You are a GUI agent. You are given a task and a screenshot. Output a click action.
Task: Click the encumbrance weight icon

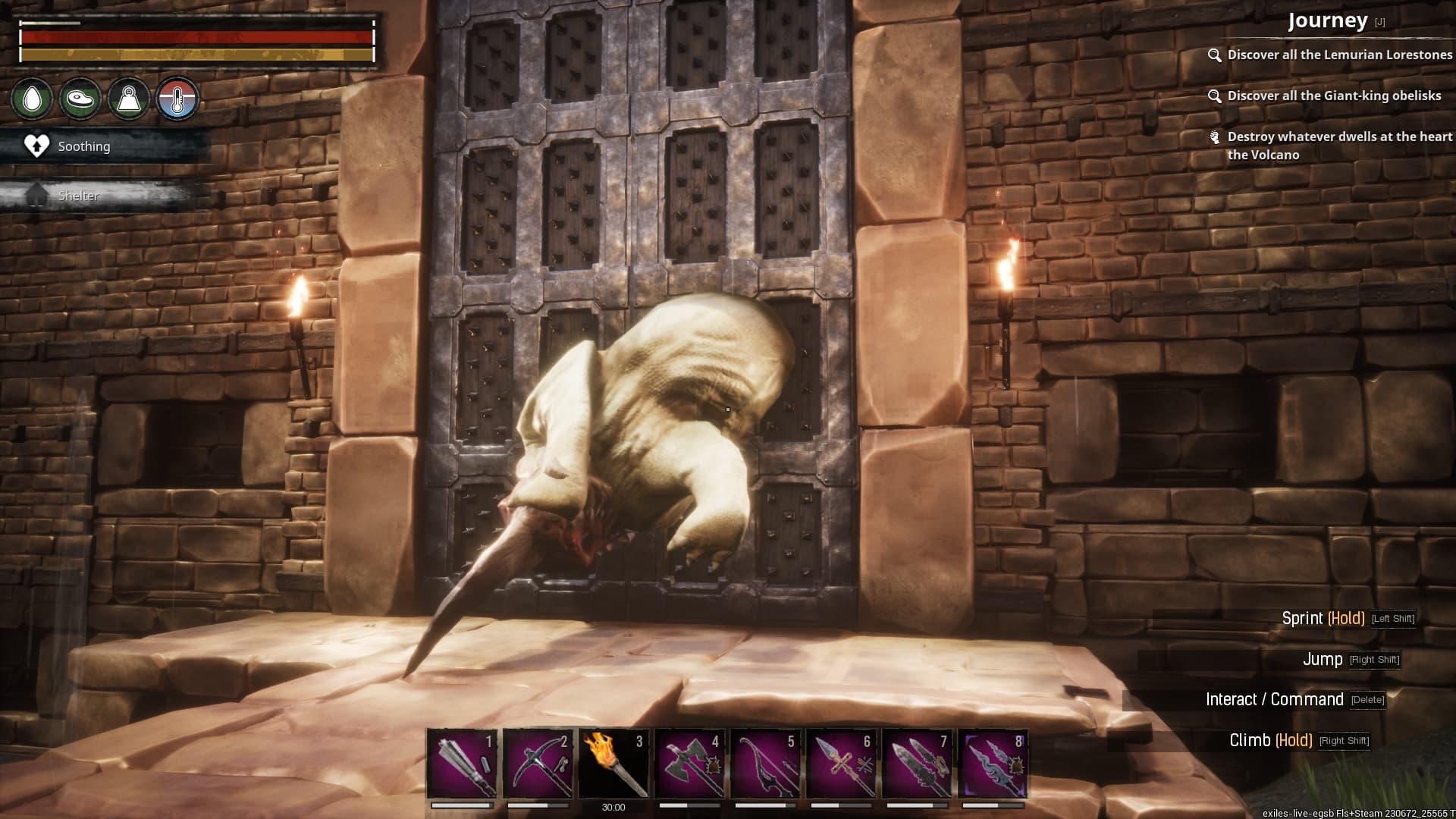129,99
